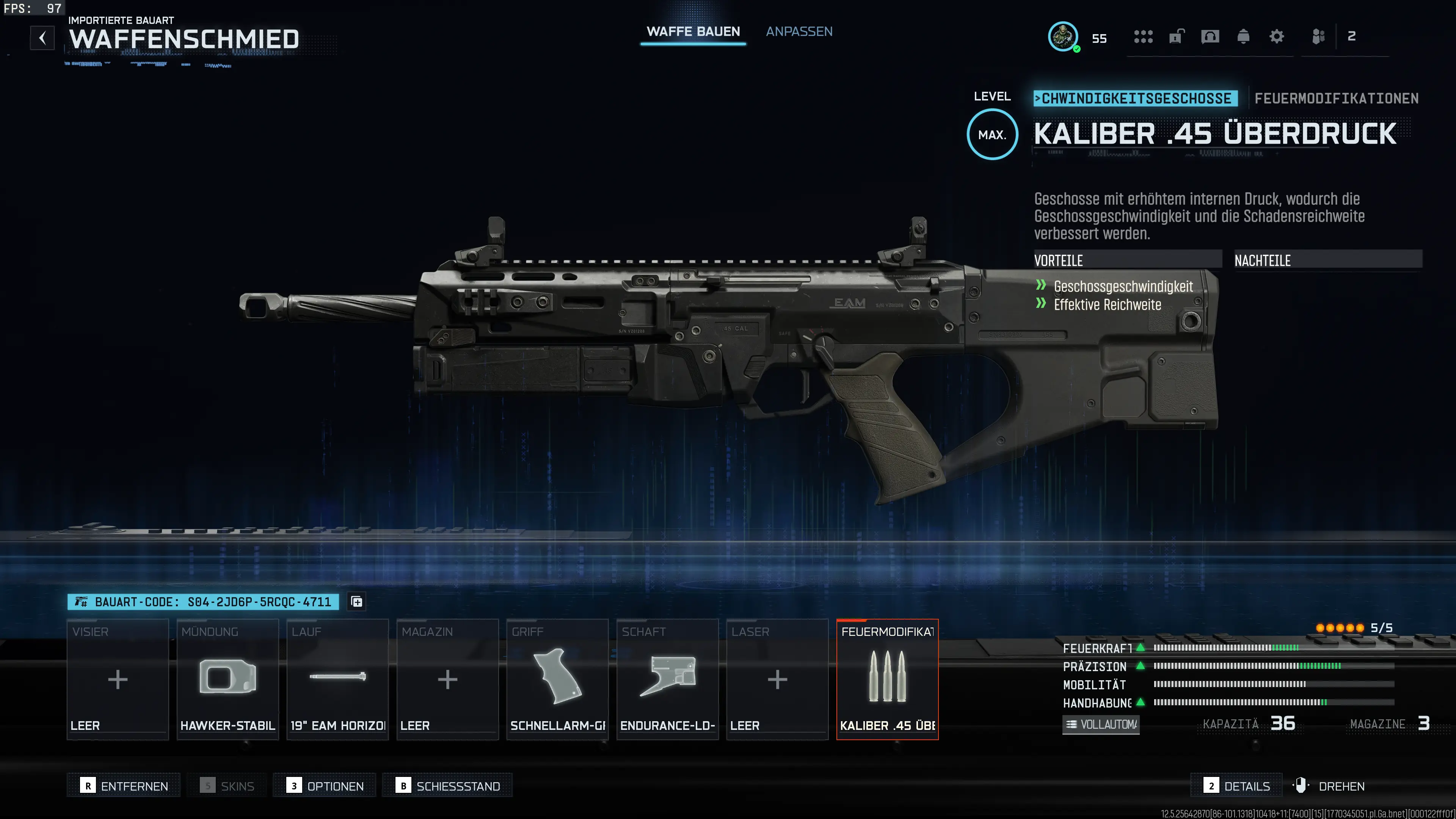This screenshot has width=1456, height=819.
Task: Toggle the VOLLAUTOMATIK fire mode selector
Action: click(1100, 724)
